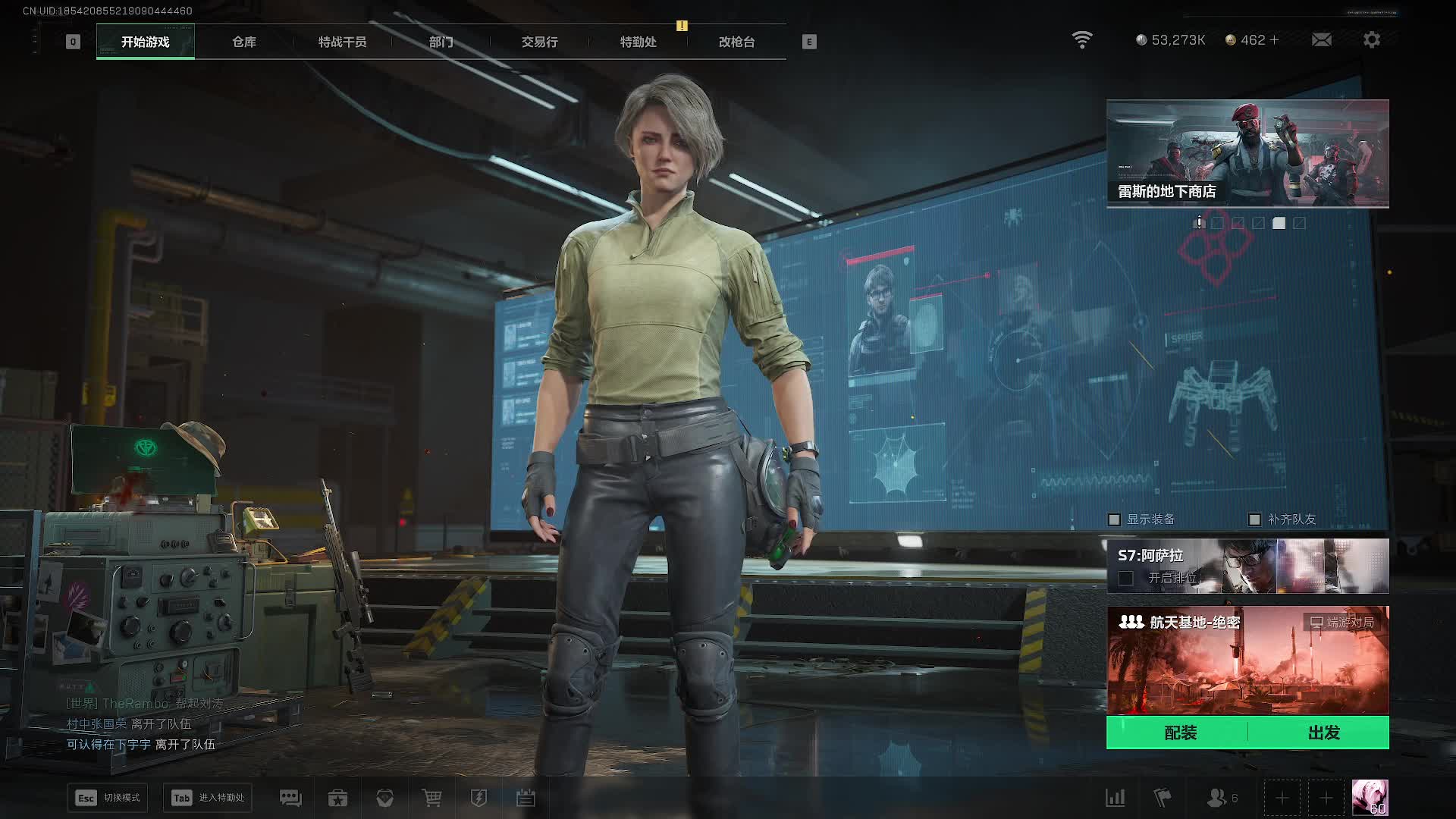Switch to the 改枪台 gunsmith tab
The image size is (1456, 819).
click(736, 42)
